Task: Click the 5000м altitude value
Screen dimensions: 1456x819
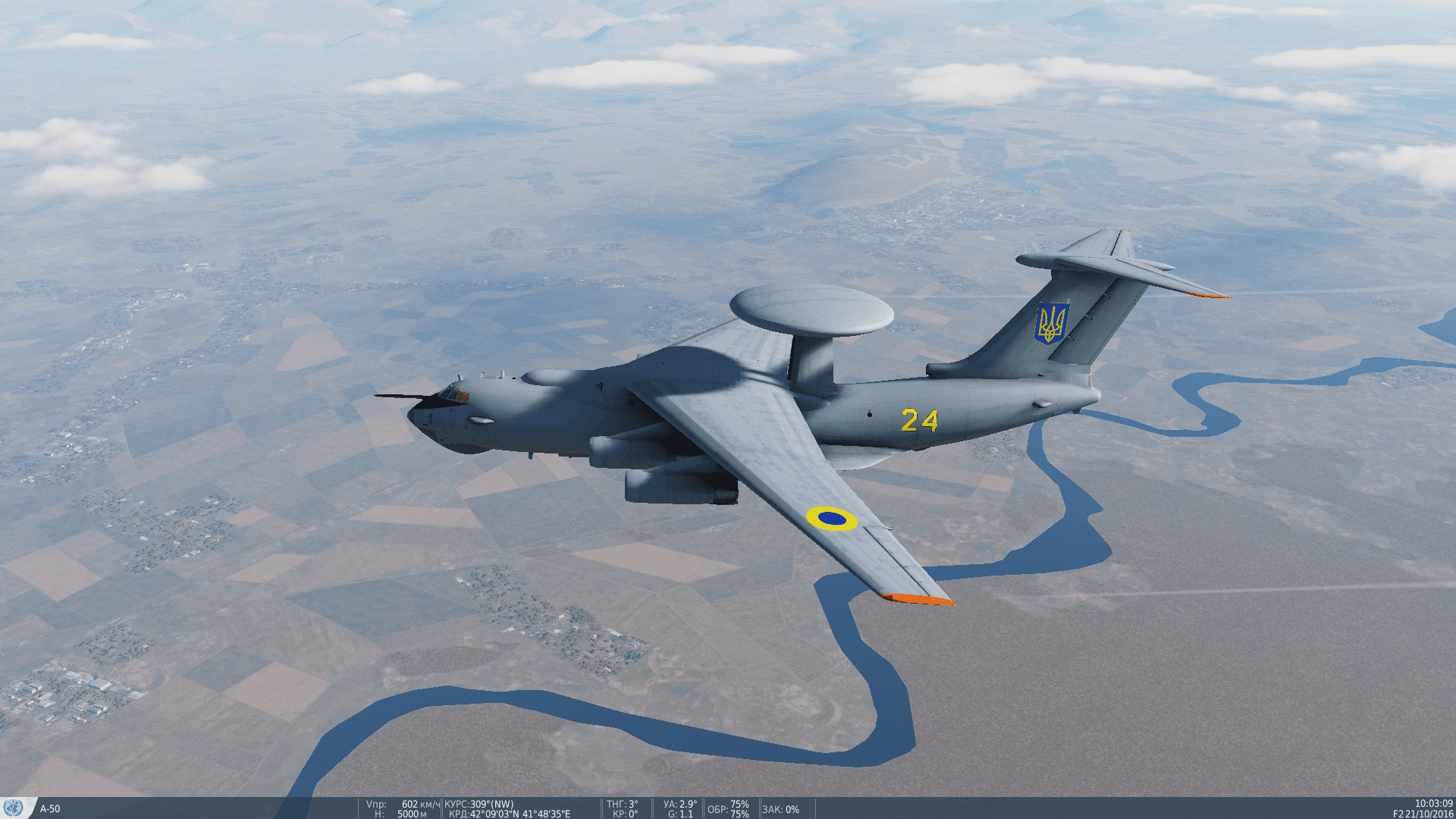Action: point(413,812)
